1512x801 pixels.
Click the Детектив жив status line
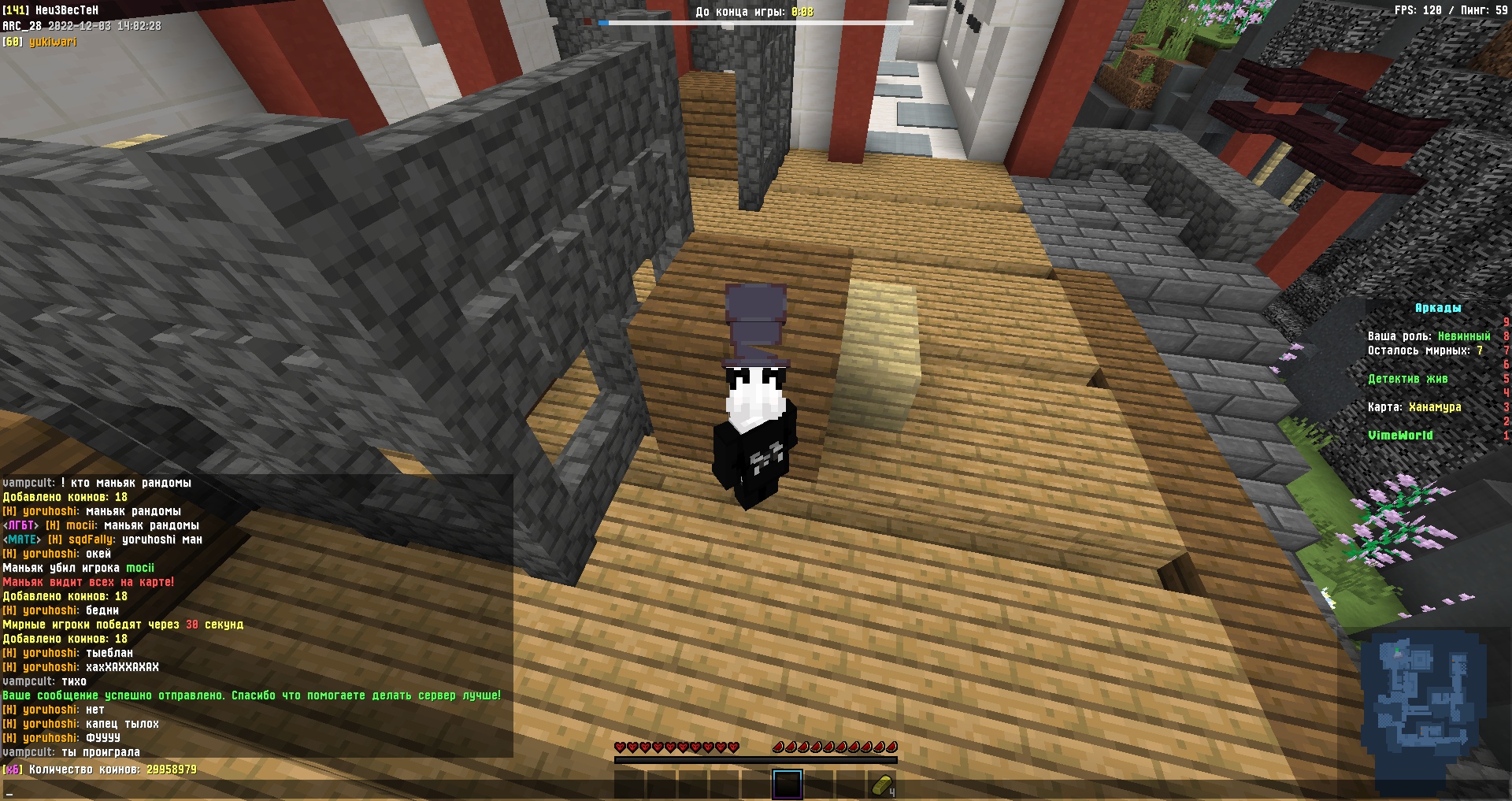click(1408, 379)
